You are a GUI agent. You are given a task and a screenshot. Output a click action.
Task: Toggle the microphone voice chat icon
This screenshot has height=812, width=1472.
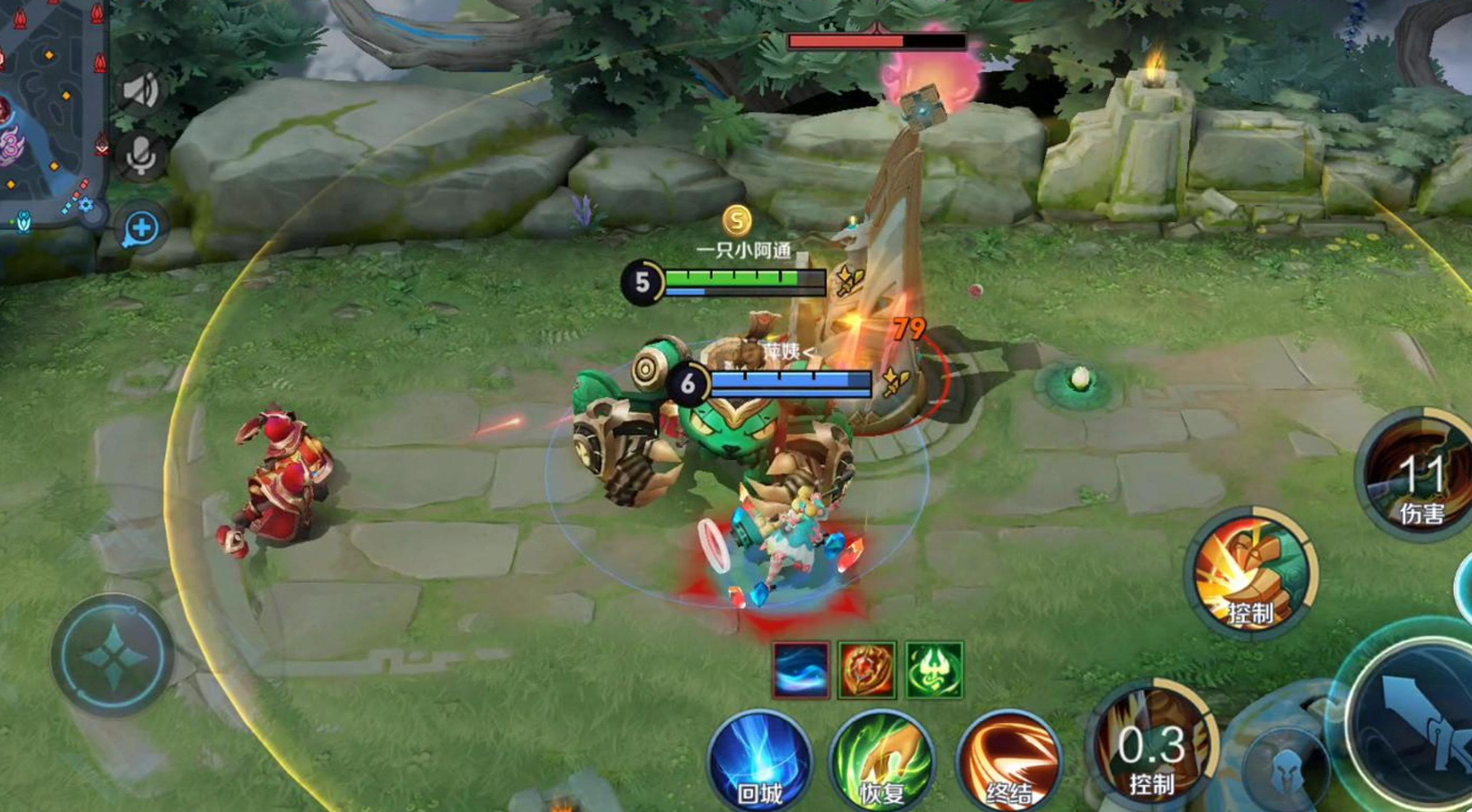(x=141, y=156)
